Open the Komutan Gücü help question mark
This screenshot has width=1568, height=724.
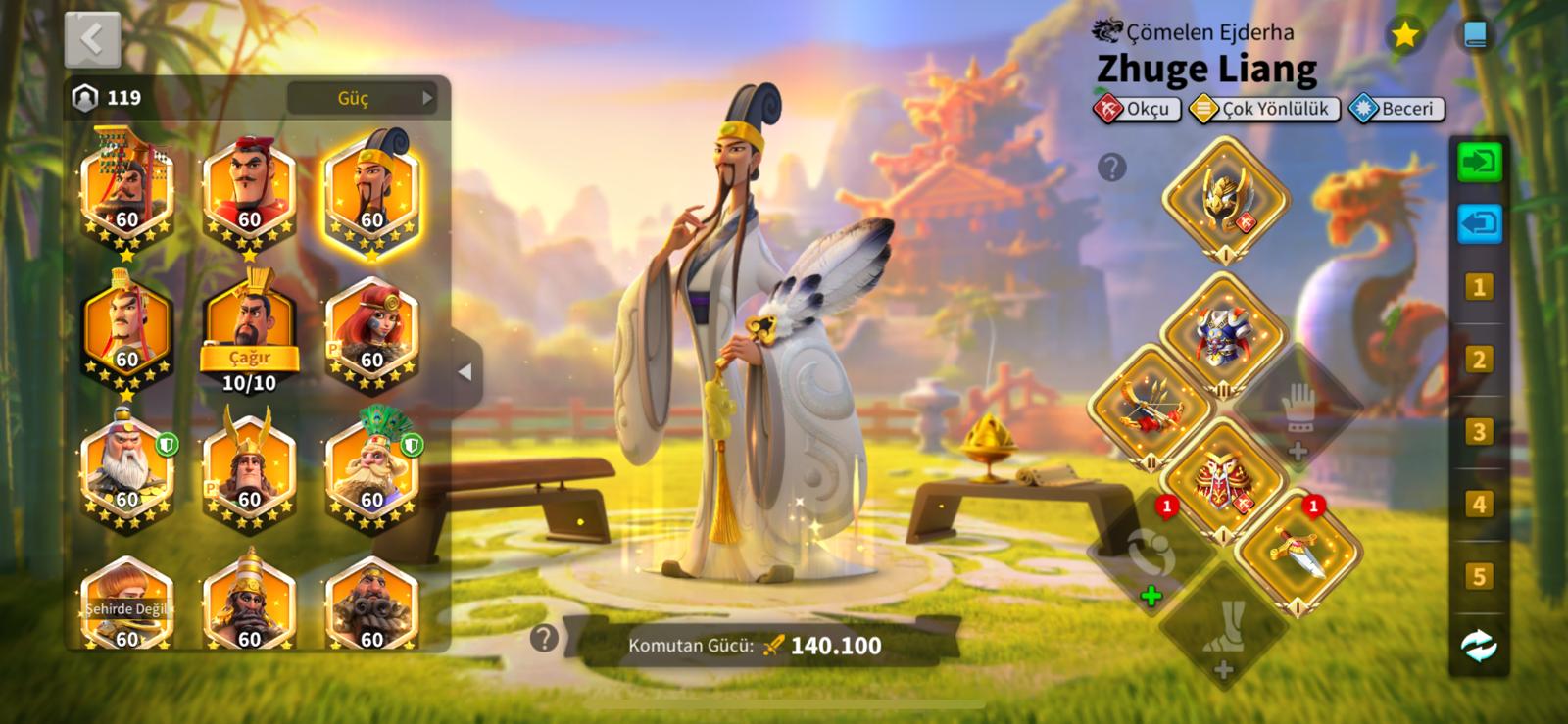click(x=544, y=639)
